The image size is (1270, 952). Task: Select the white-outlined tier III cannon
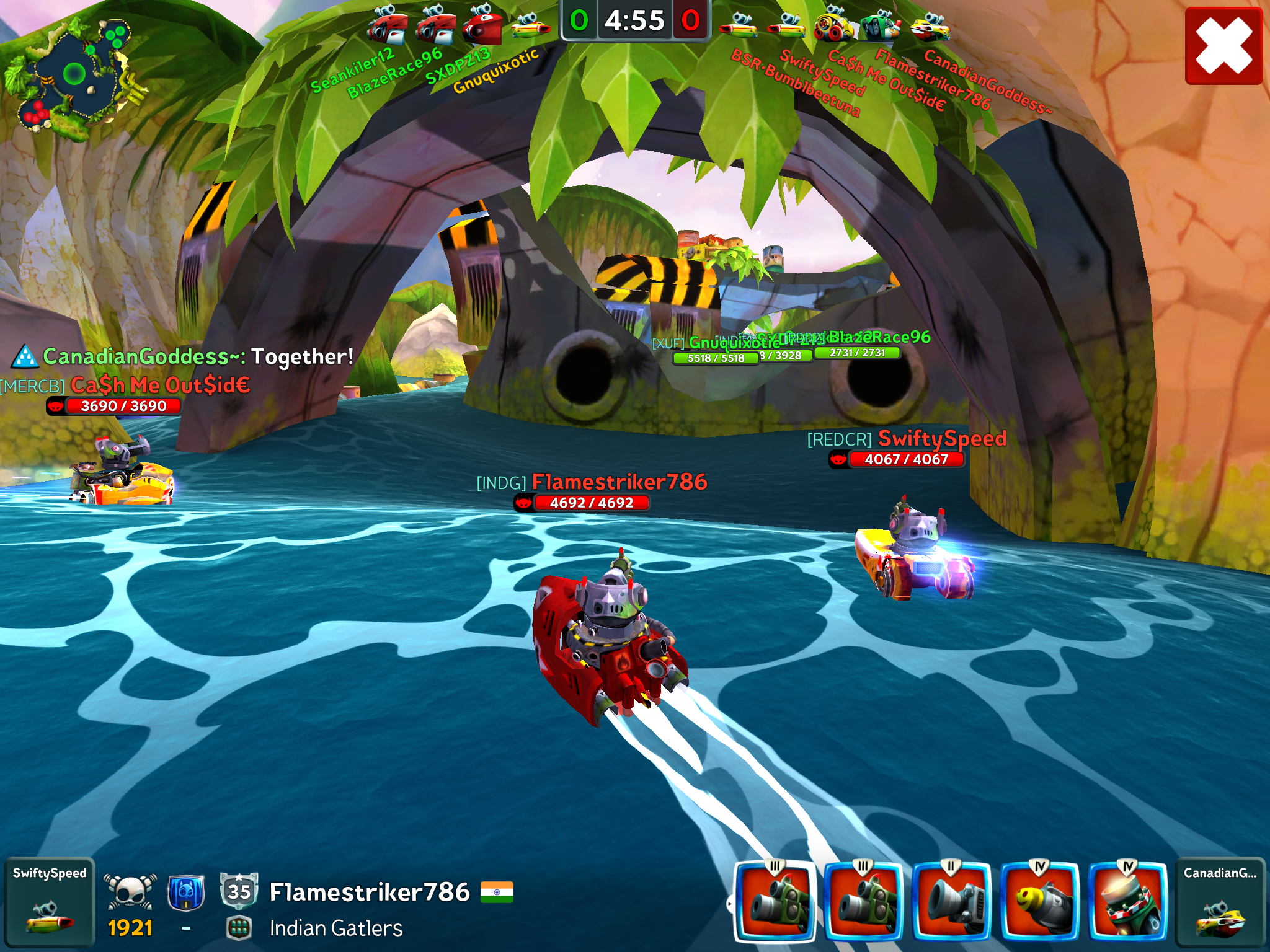[775, 901]
